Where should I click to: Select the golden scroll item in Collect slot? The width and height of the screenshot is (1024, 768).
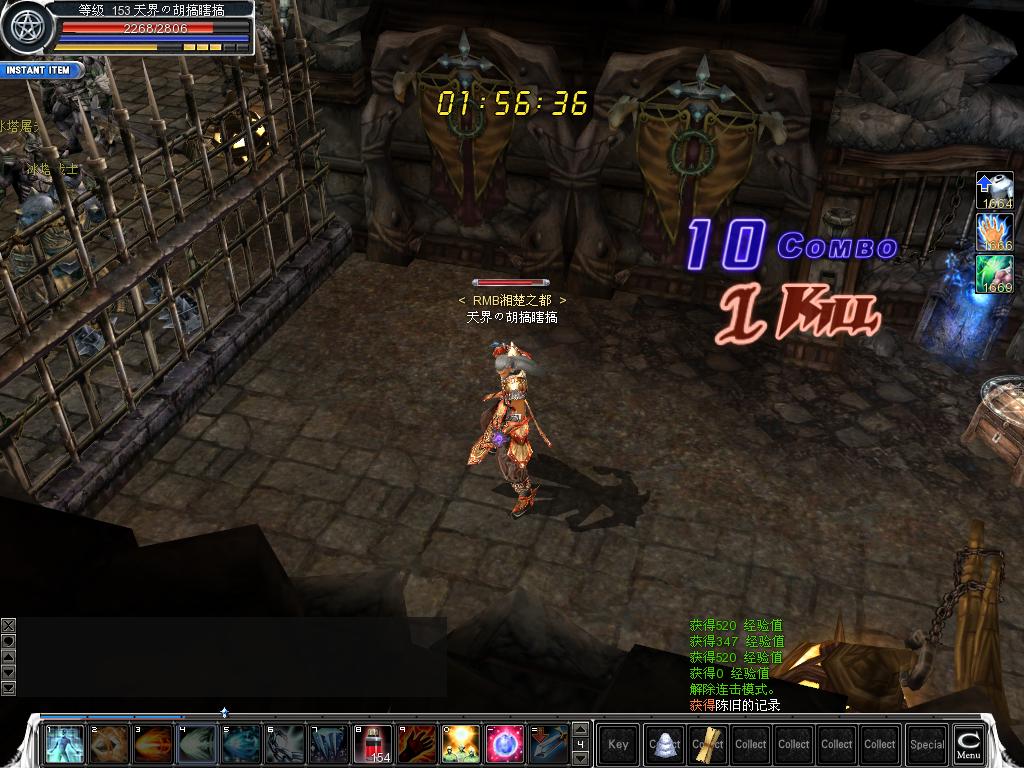[708, 744]
